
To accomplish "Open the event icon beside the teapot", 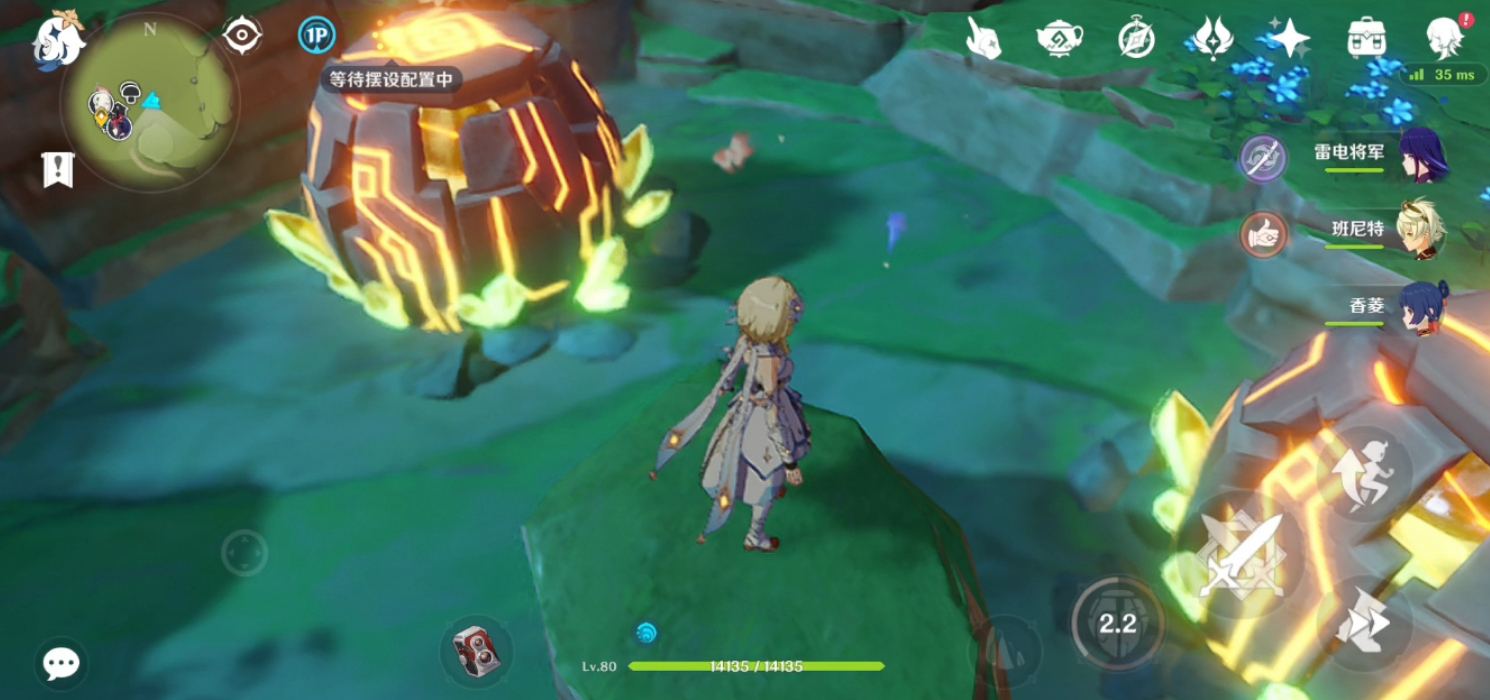I will click(983, 38).
